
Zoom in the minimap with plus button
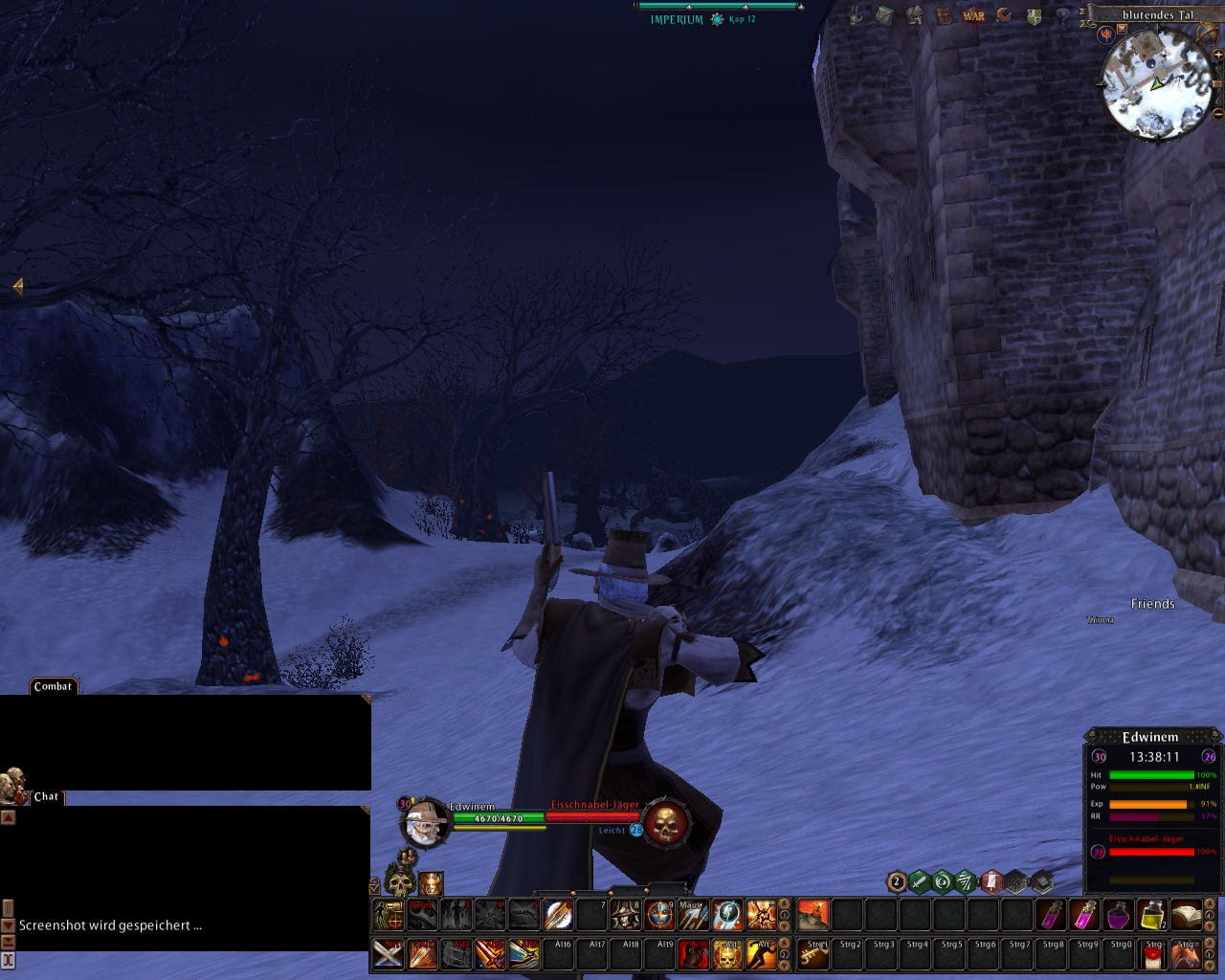pyautogui.click(x=1218, y=56)
